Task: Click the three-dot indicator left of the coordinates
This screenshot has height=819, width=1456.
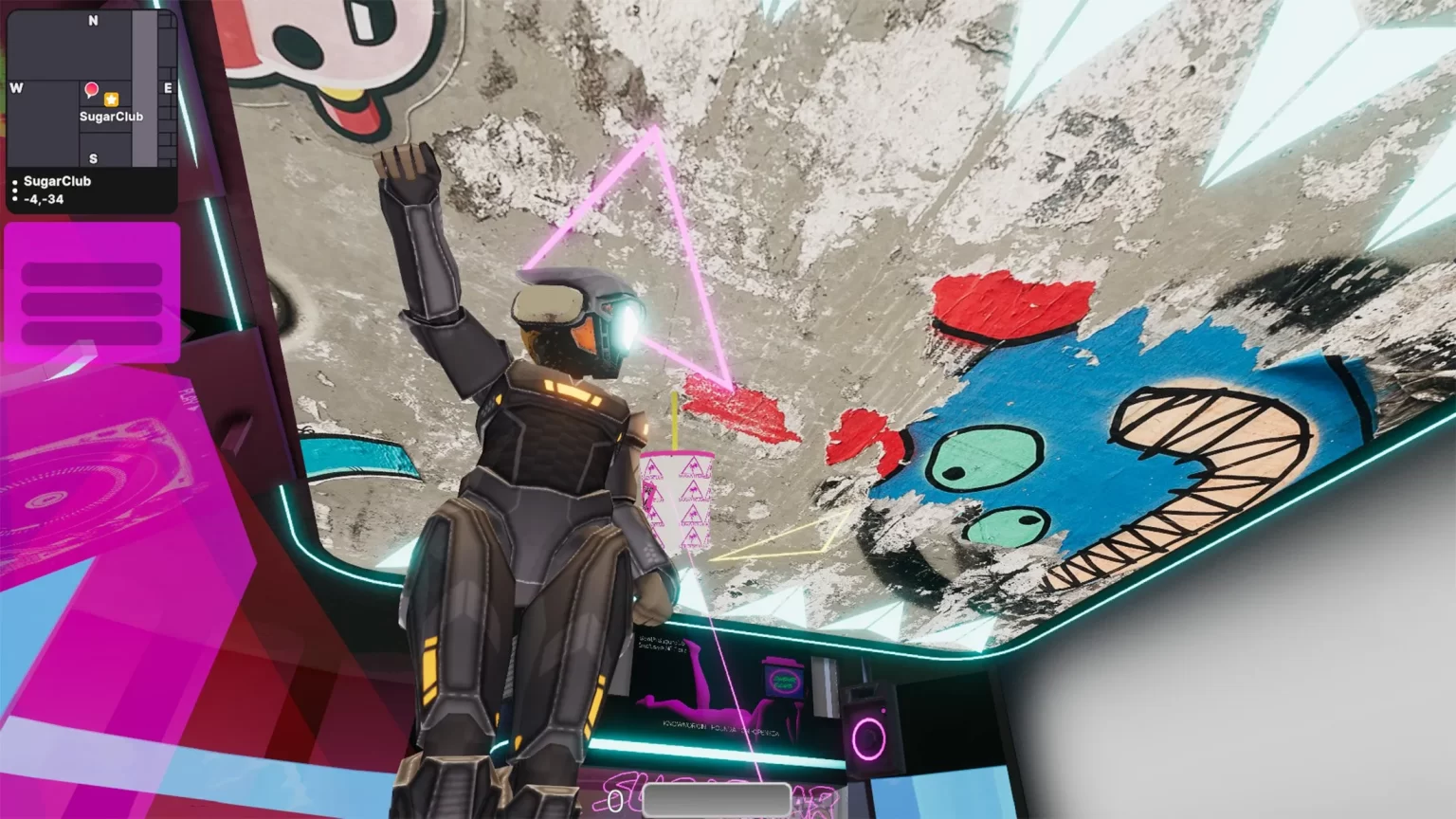Action: tap(14, 192)
